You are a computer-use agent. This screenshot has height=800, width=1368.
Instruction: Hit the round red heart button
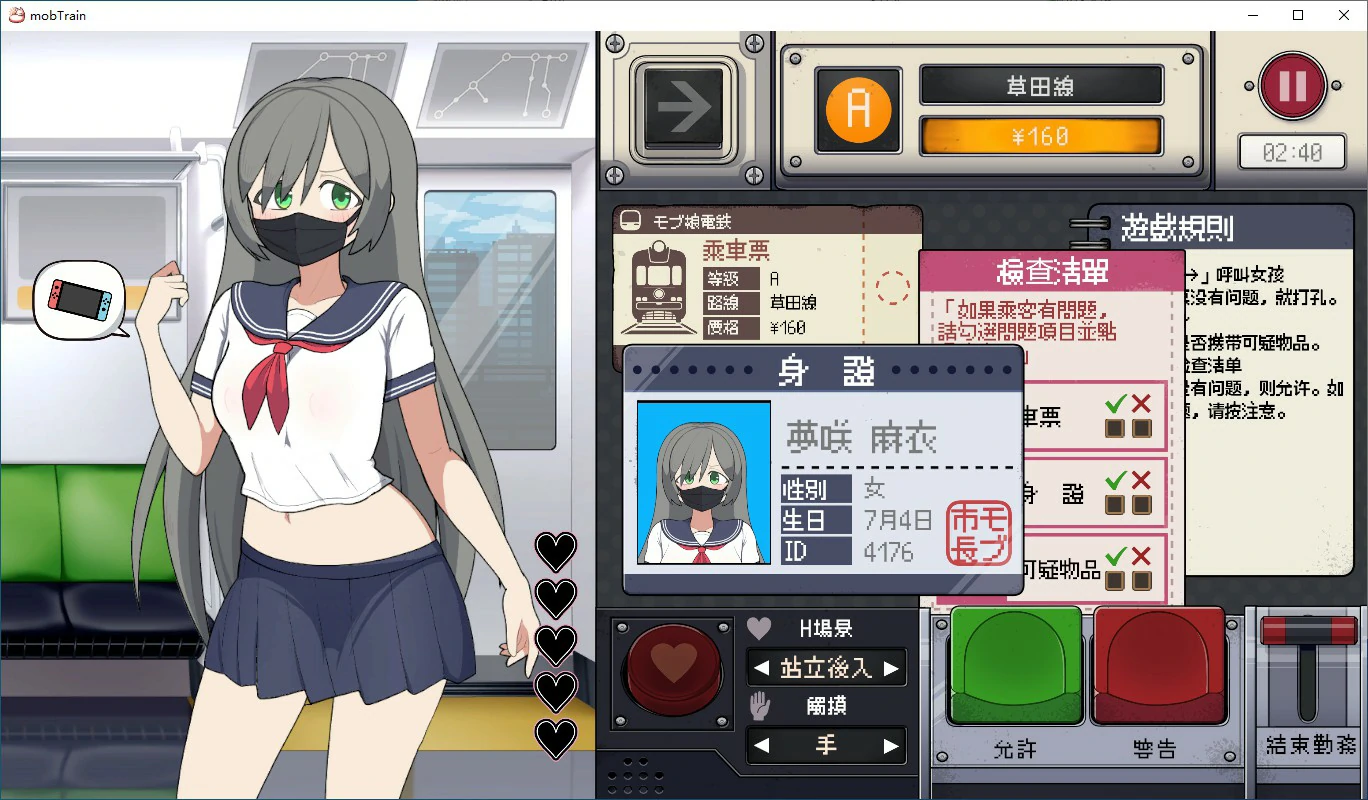click(673, 663)
